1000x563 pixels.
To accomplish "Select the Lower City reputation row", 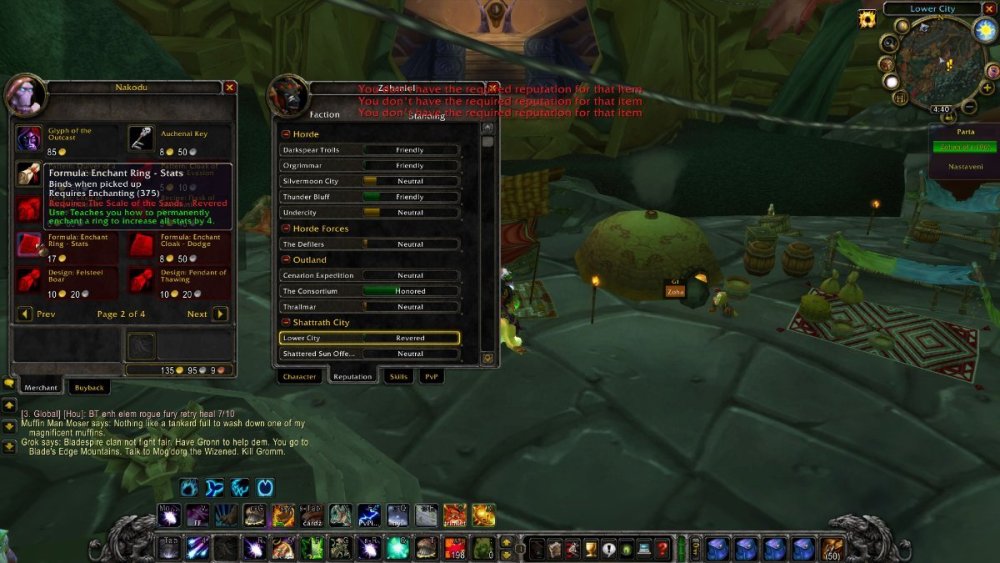I will coord(370,338).
